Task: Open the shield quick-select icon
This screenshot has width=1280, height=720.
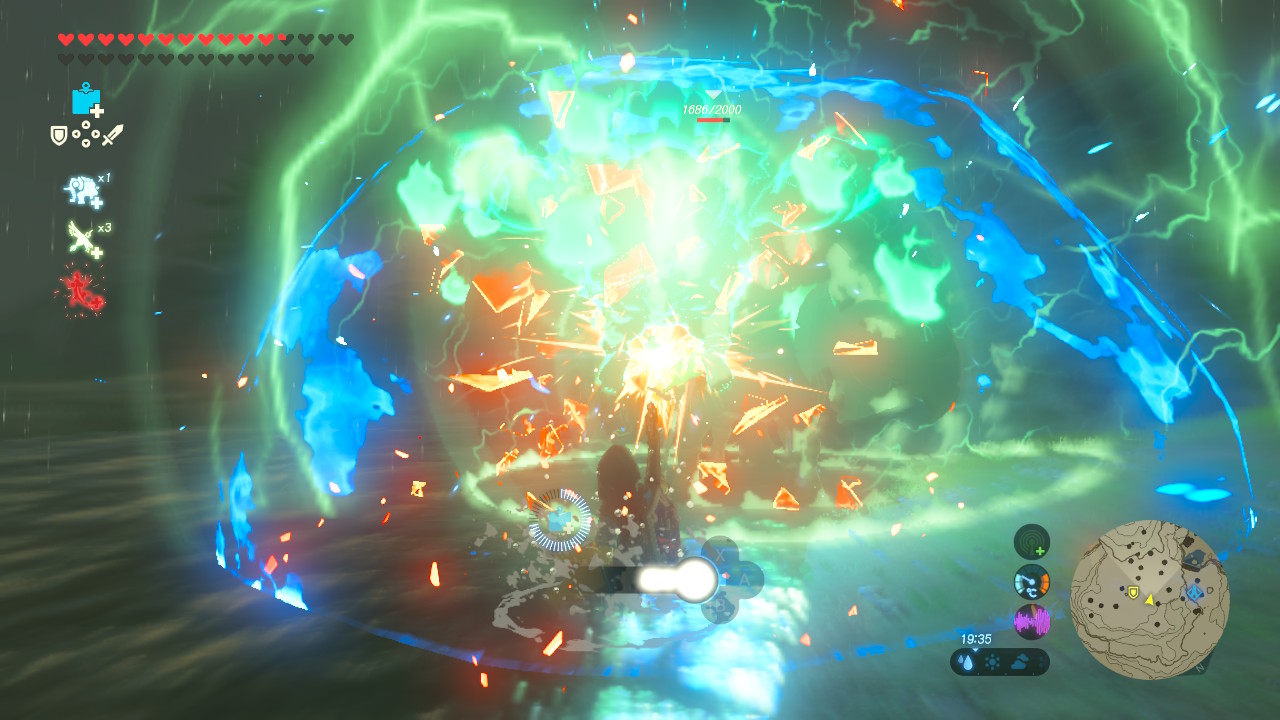Action: [59, 135]
